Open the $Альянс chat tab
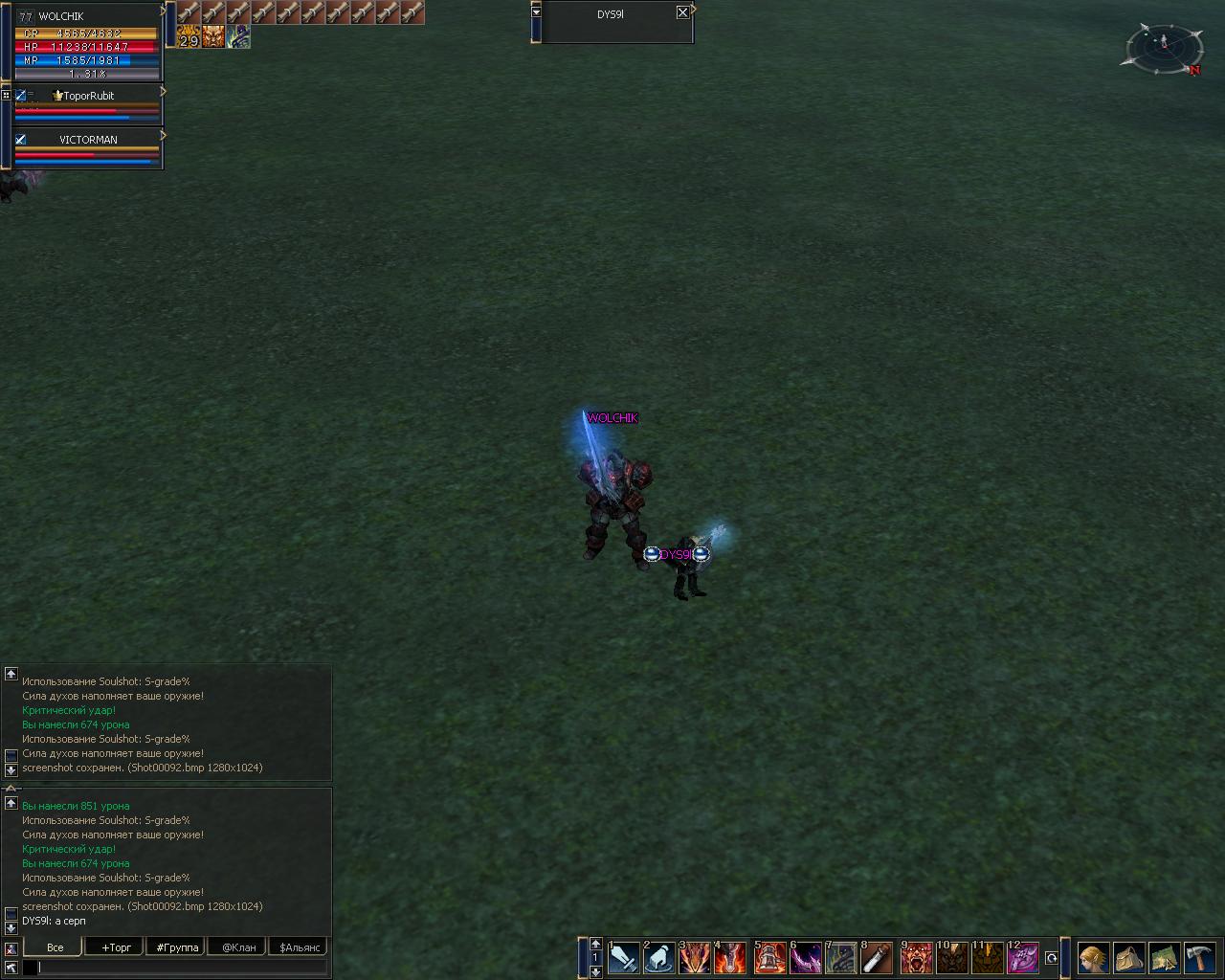Screen dimensions: 1225x980 point(299,947)
